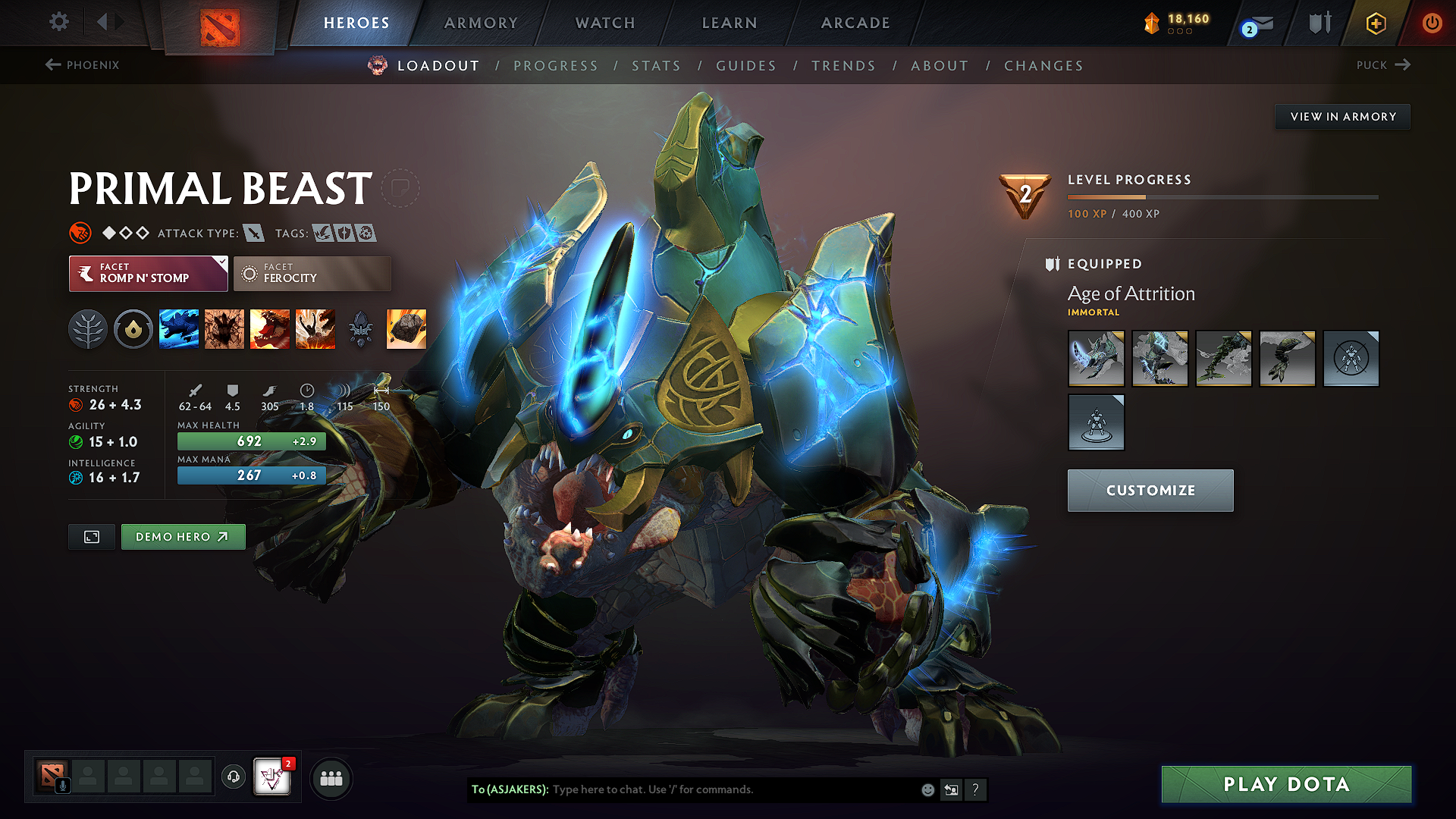Click the Customize loadout button

click(1150, 491)
